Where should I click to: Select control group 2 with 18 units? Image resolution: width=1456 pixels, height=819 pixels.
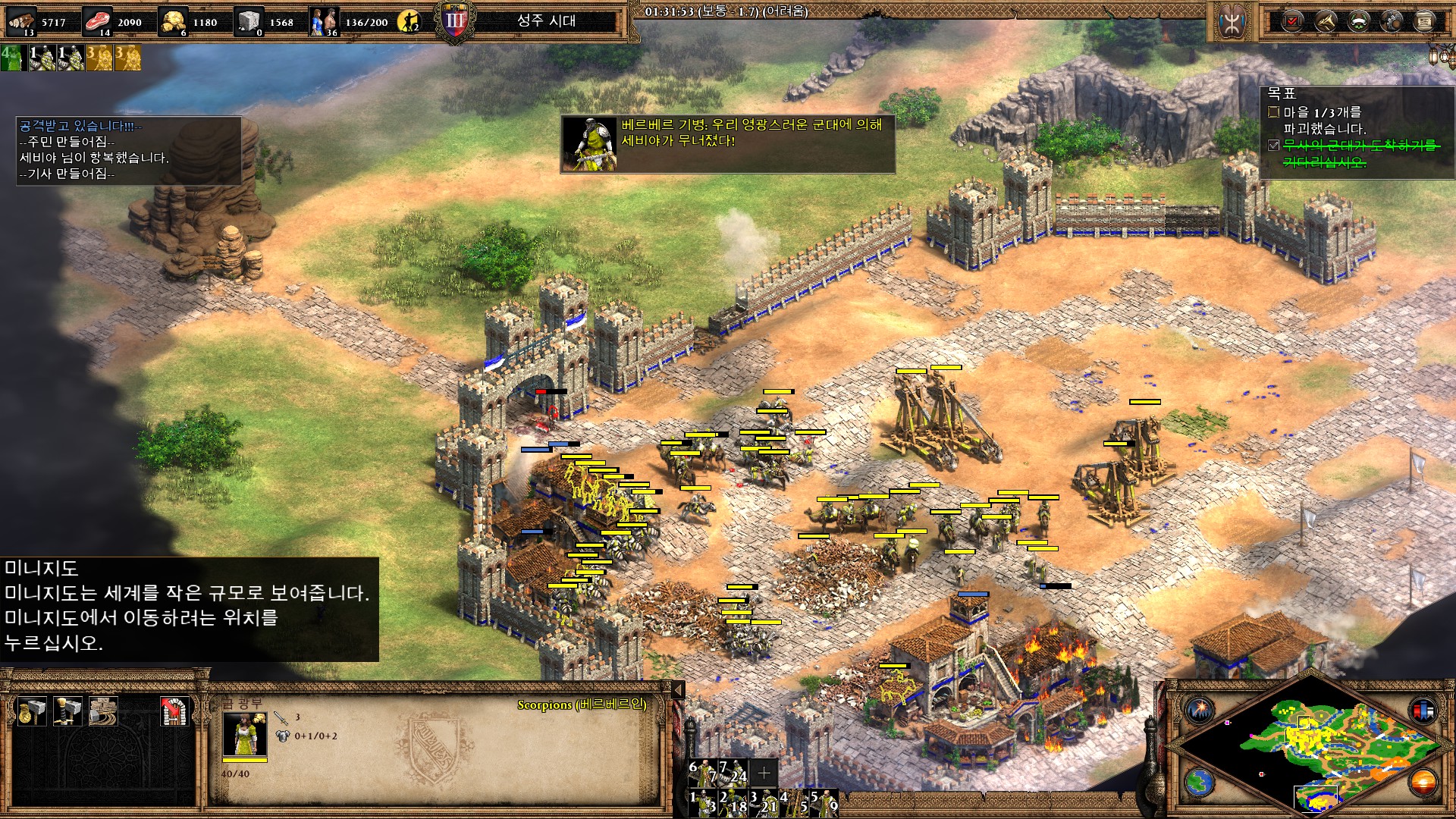pyautogui.click(x=733, y=802)
